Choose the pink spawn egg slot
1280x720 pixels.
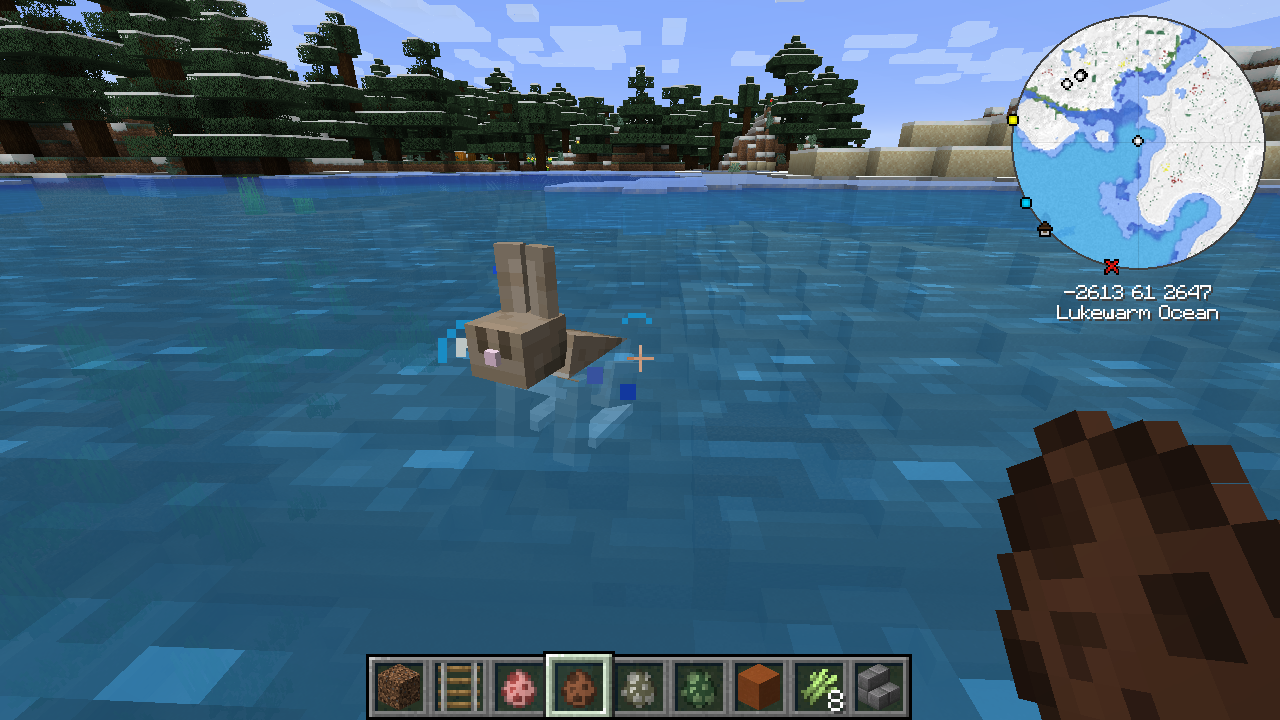[518, 687]
